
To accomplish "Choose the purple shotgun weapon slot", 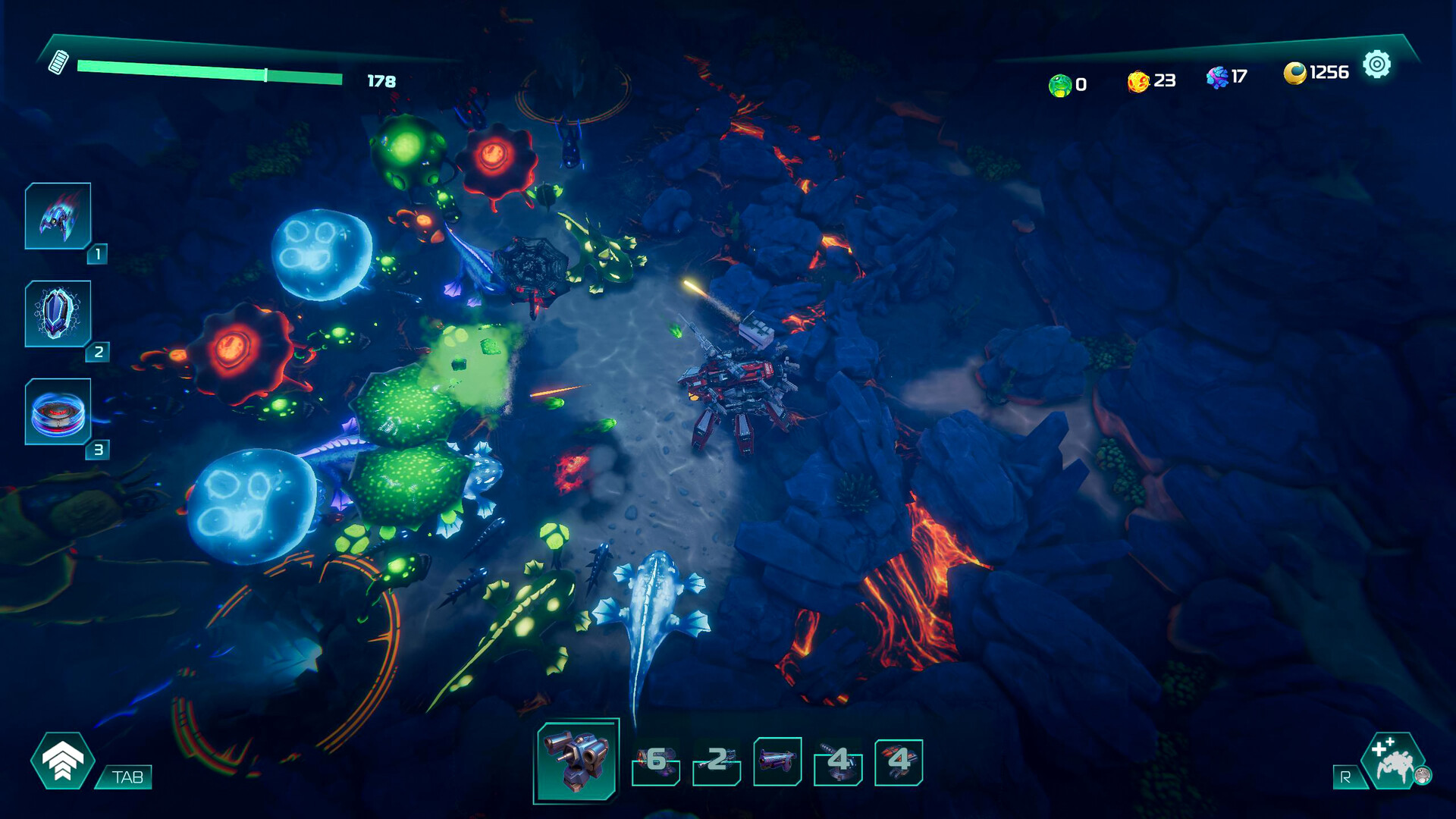I will click(777, 761).
